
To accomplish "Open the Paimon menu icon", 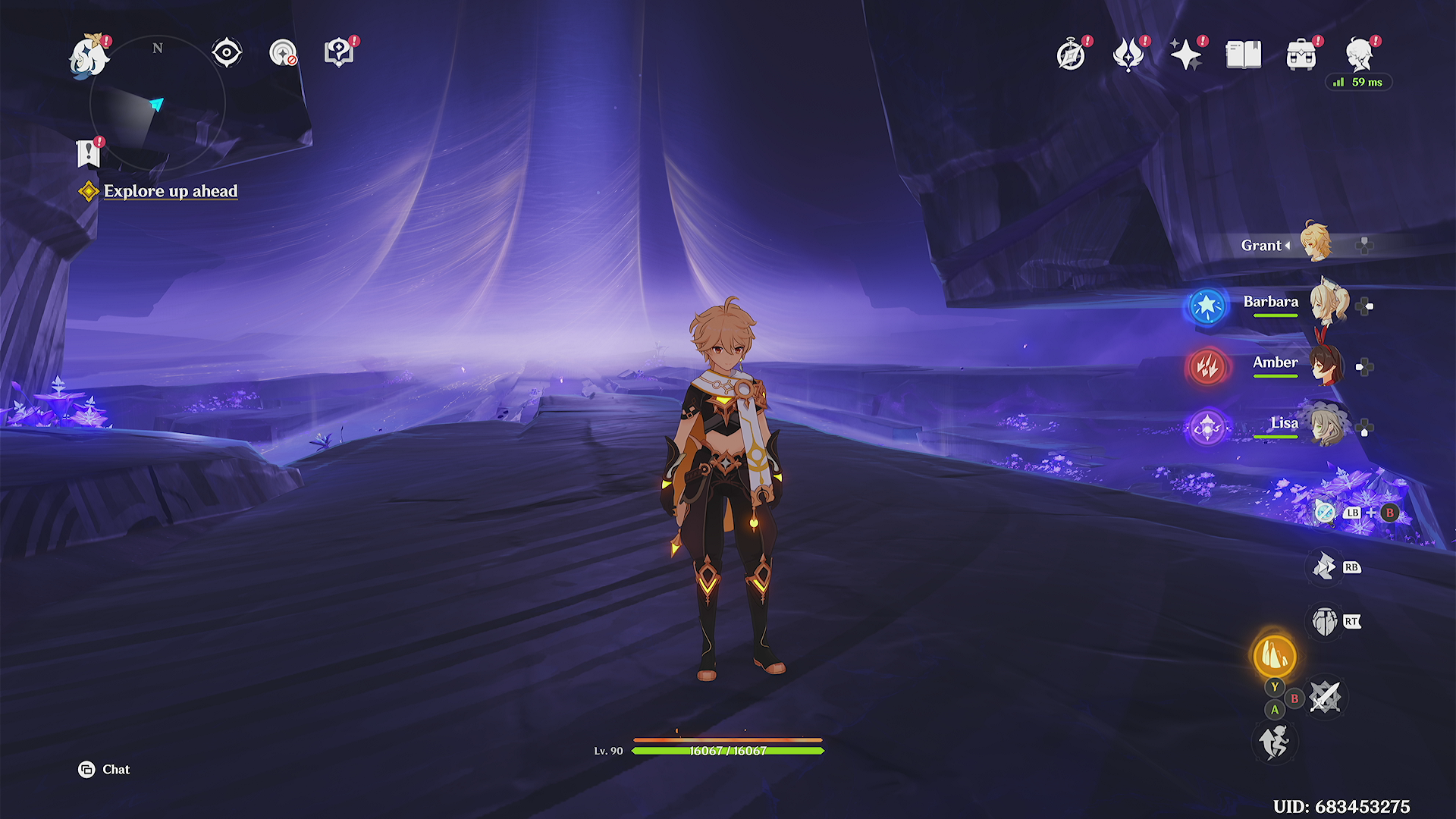I will (89, 56).
